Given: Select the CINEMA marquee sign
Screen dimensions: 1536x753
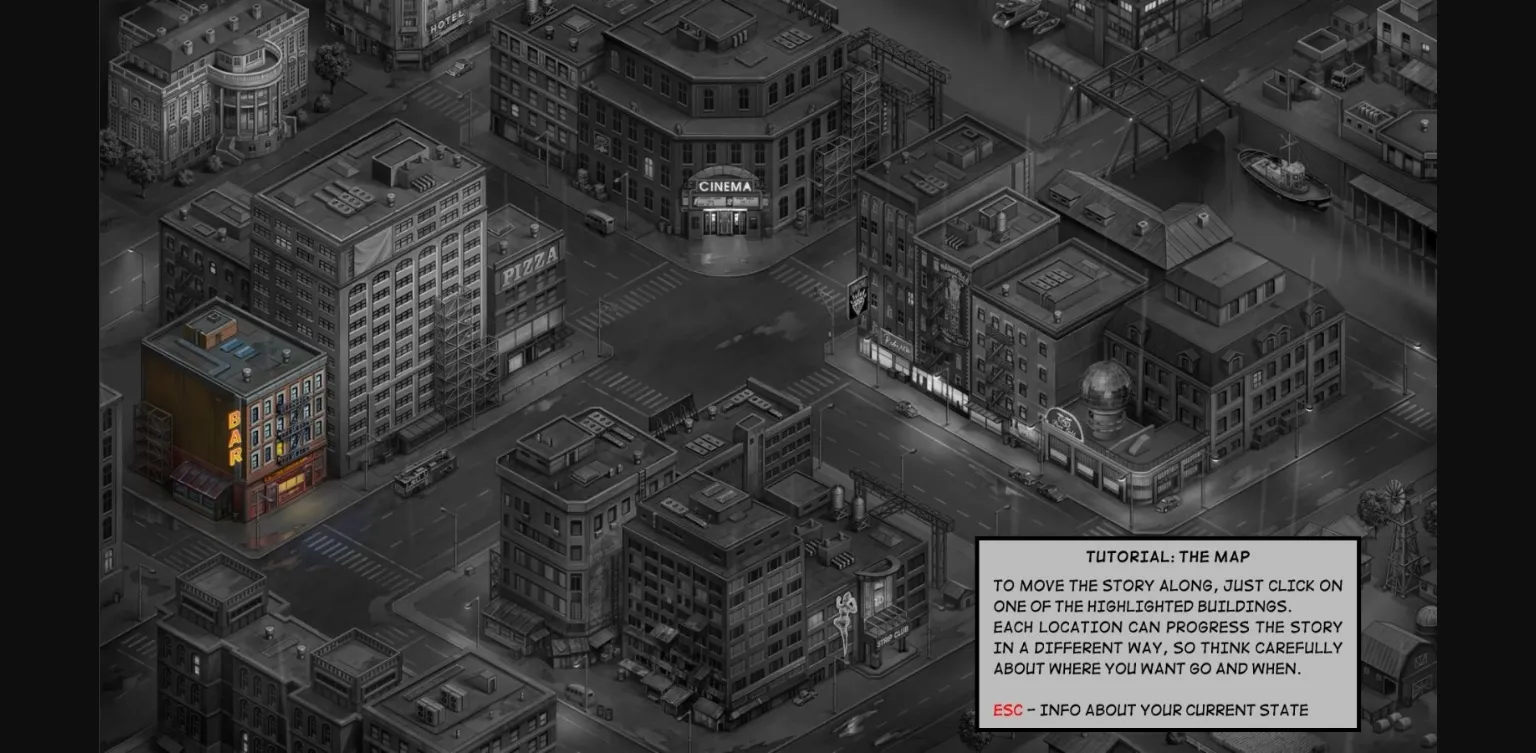Looking at the screenshot, I should [x=727, y=185].
